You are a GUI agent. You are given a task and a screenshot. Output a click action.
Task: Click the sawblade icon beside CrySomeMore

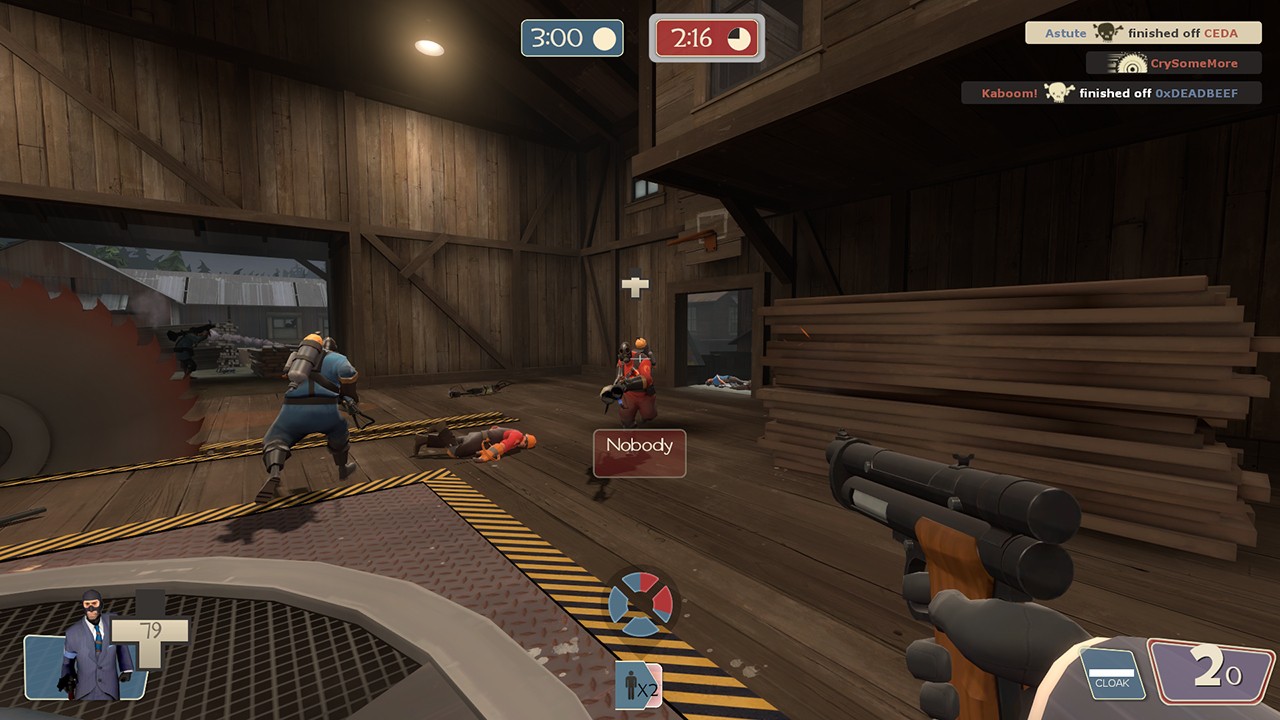pos(1133,62)
